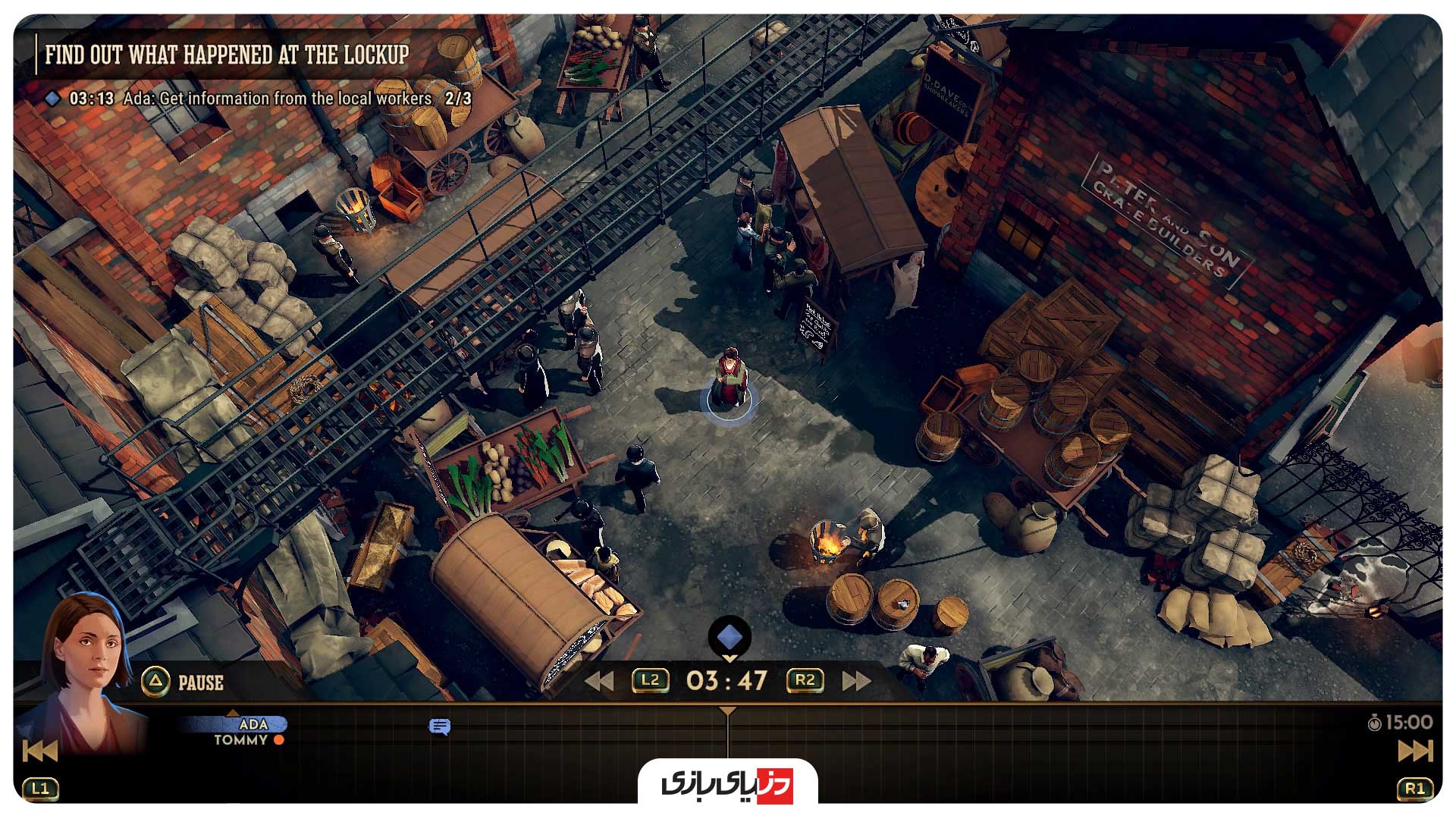This screenshot has width=1456, height=819.
Task: Switch to the TOMMY timeline row
Action: [241, 740]
